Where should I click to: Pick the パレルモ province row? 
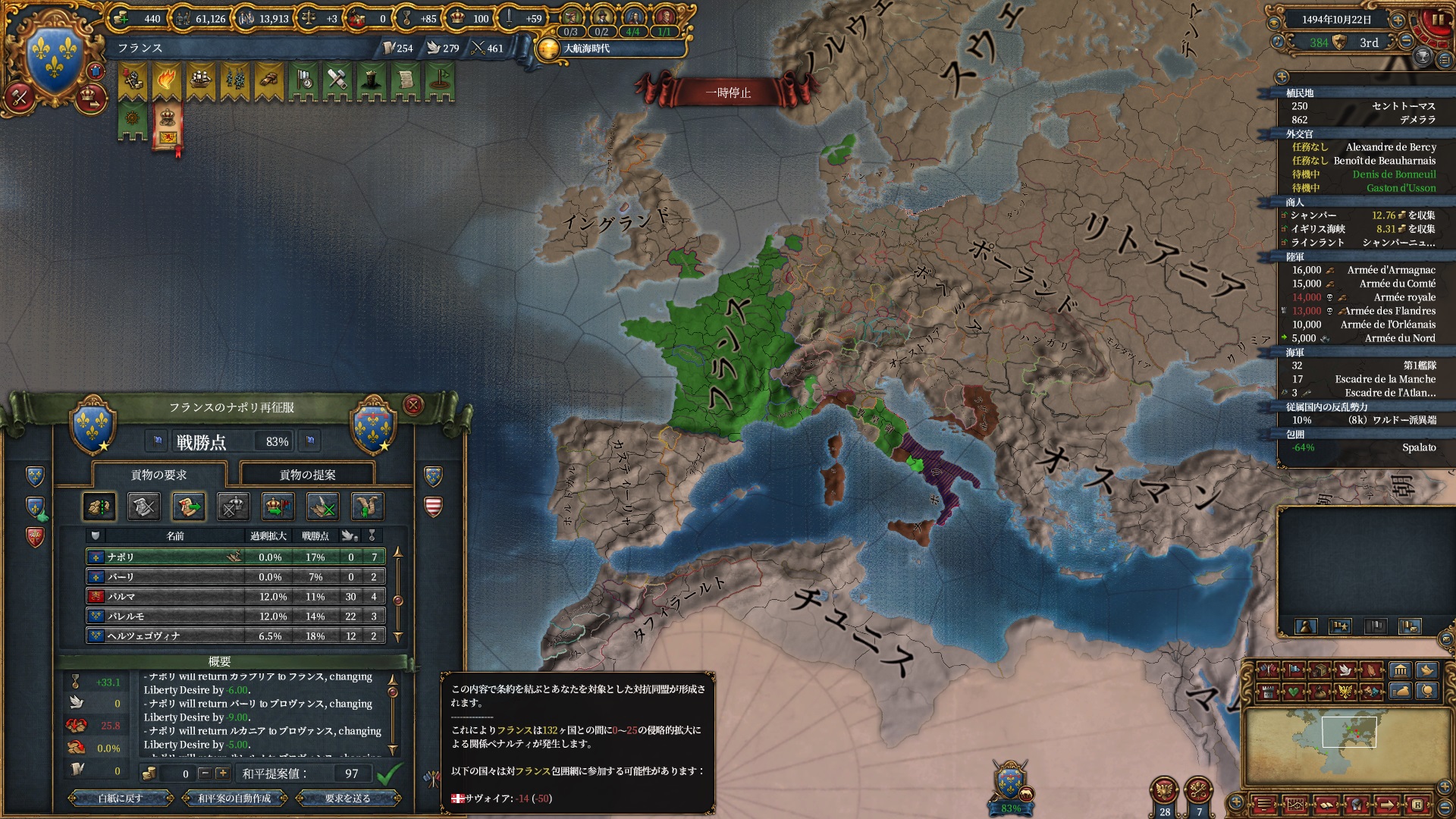coord(235,616)
